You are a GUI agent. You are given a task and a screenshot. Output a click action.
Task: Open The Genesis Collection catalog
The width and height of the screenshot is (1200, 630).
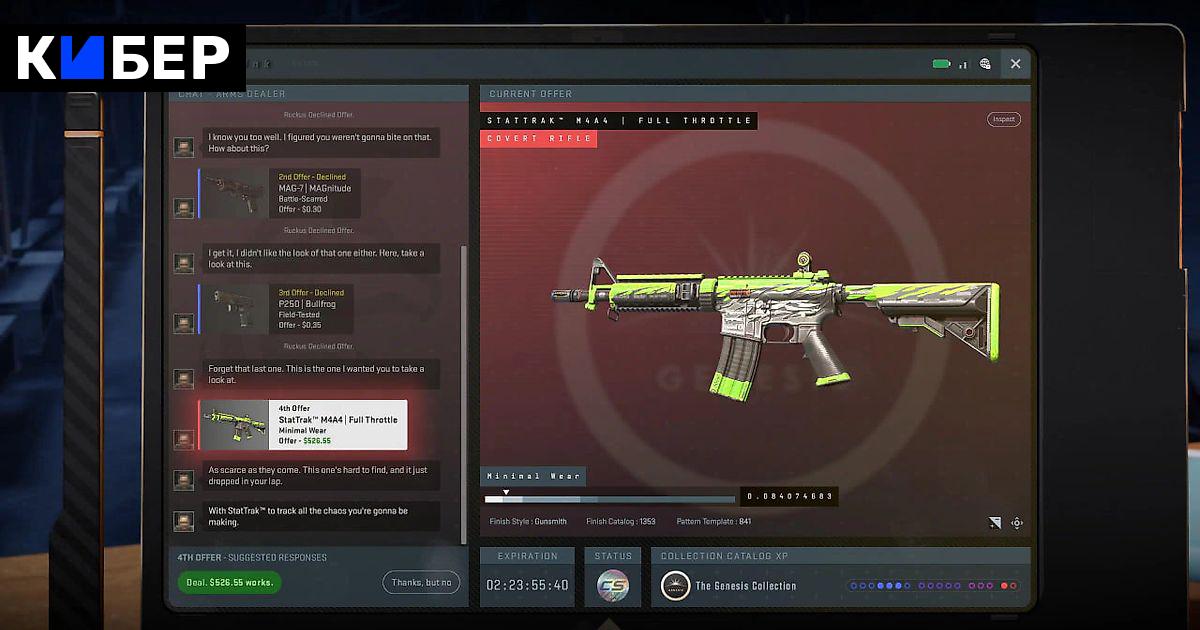(x=745, y=586)
